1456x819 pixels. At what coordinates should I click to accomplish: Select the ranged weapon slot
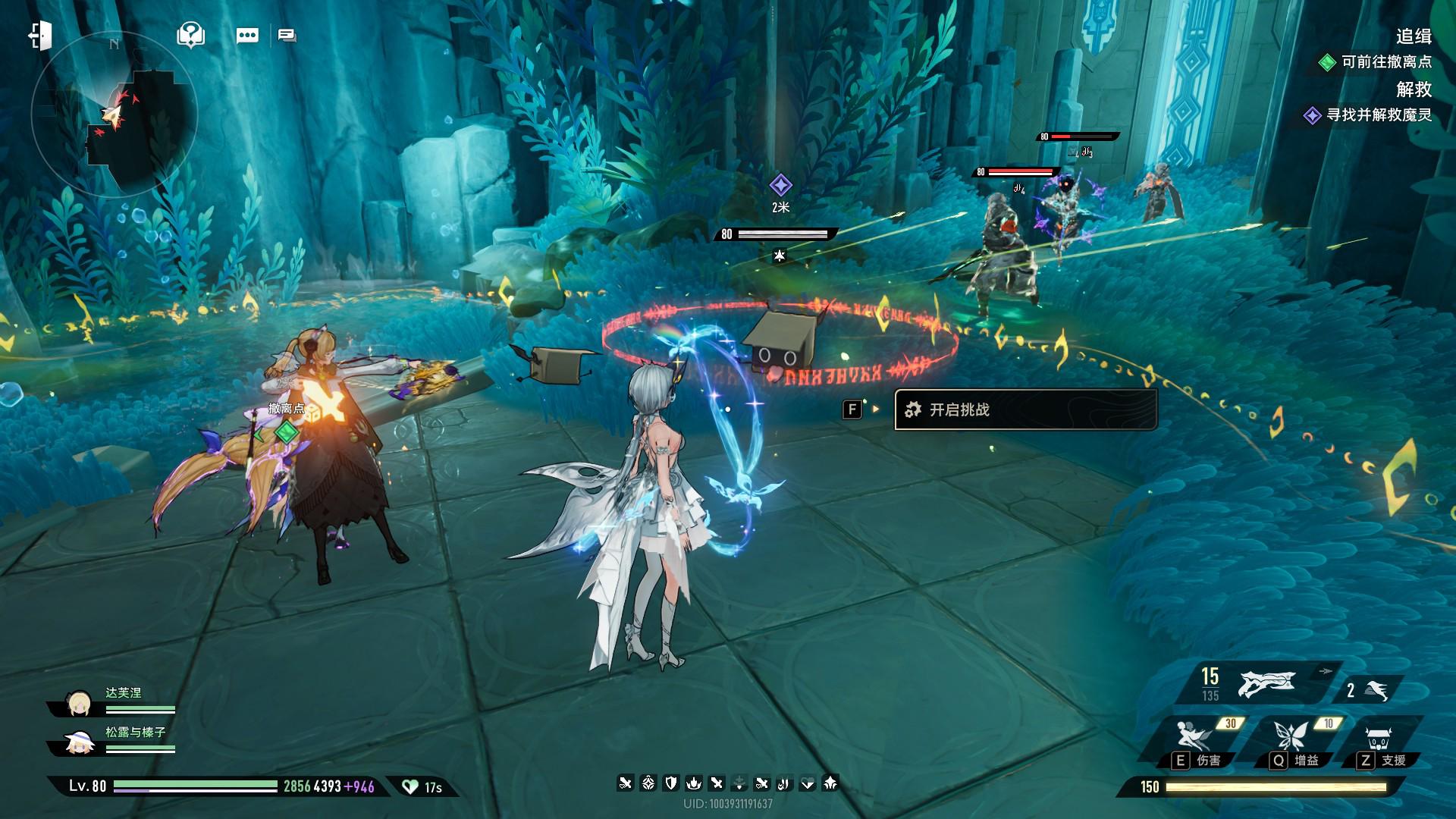point(1266,684)
